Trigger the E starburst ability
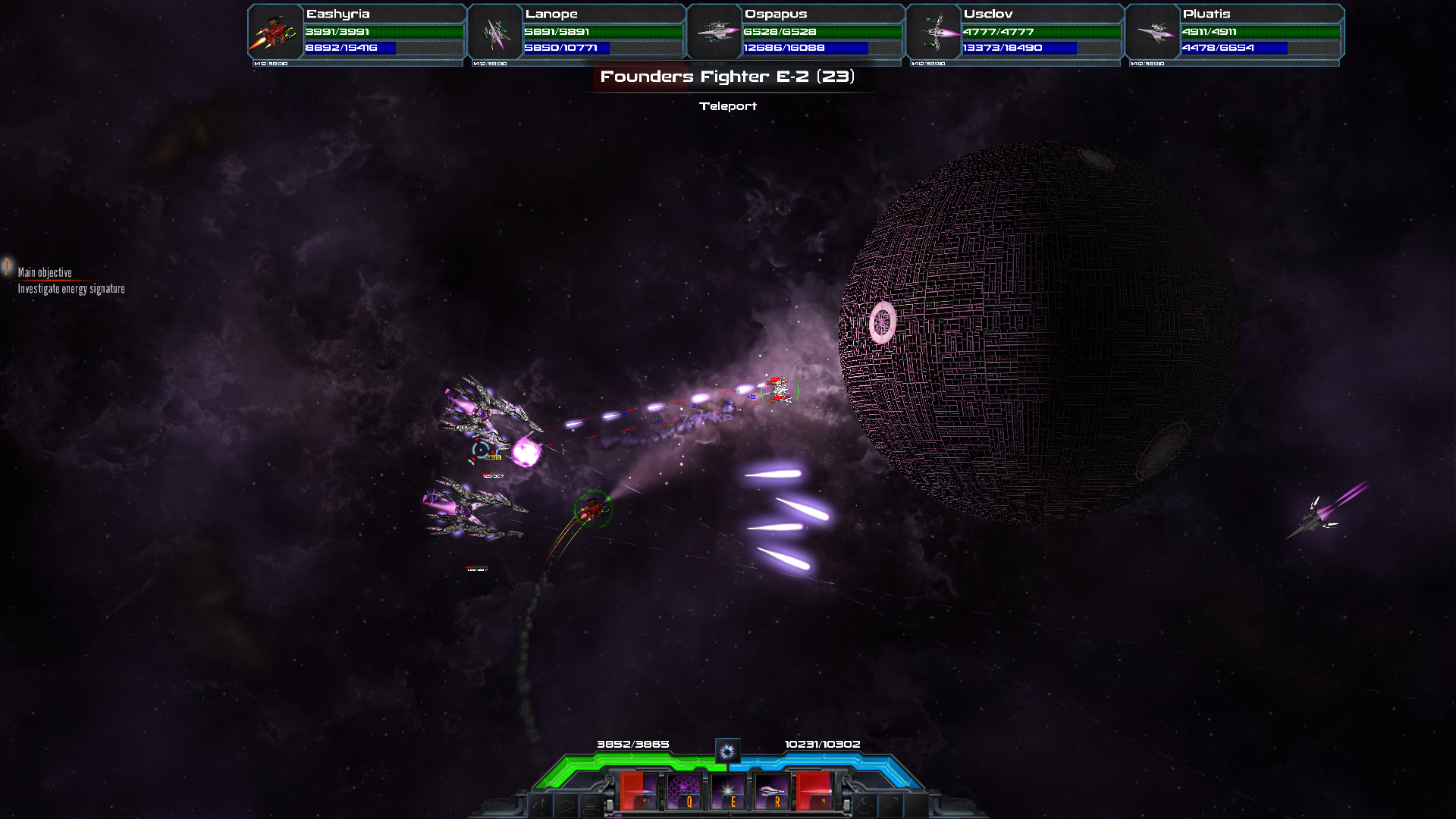1456x819 pixels. click(x=728, y=791)
